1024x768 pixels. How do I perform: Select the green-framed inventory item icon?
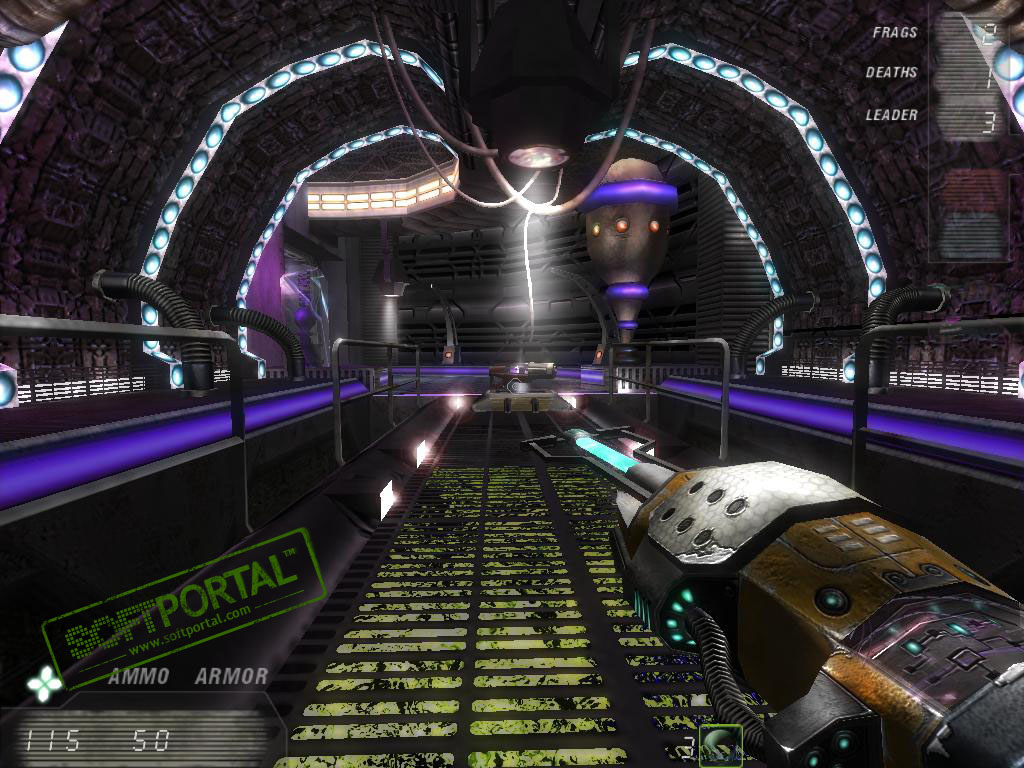point(720,743)
